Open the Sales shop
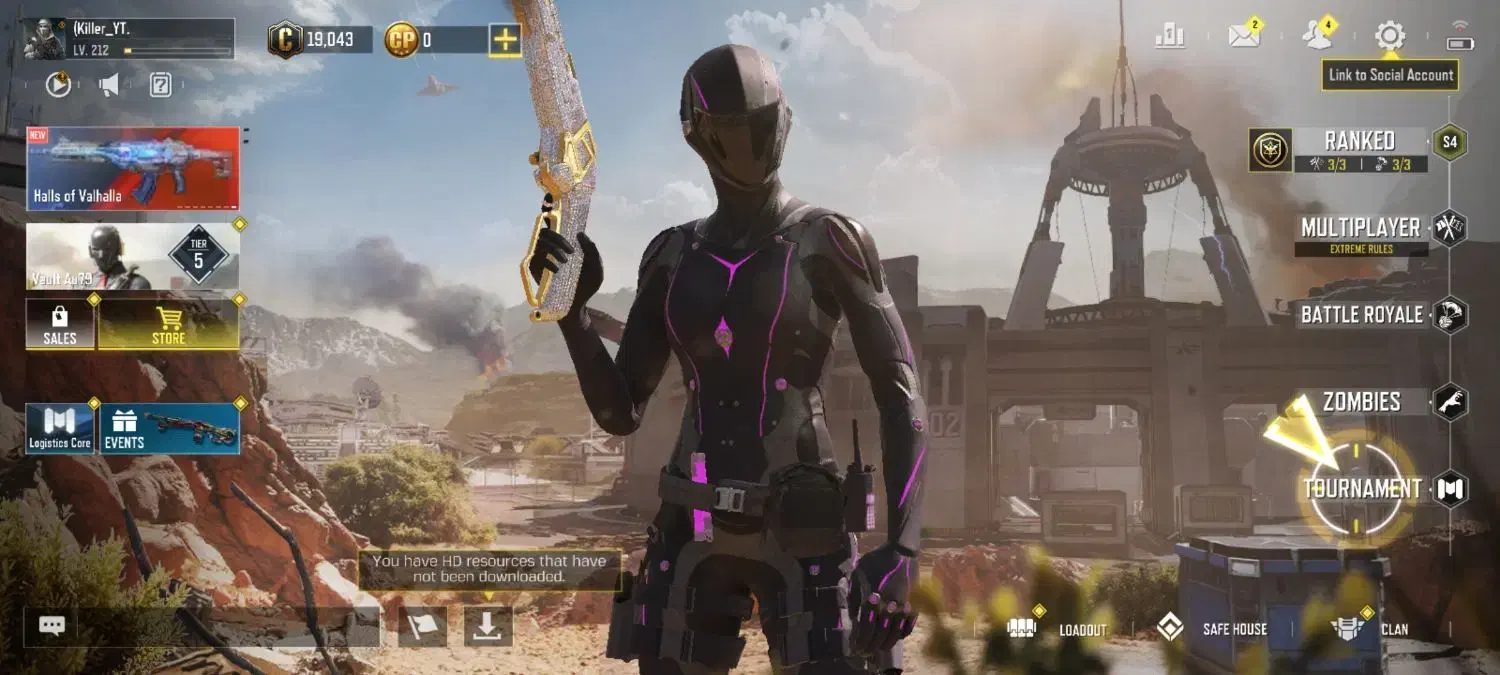 tap(60, 324)
